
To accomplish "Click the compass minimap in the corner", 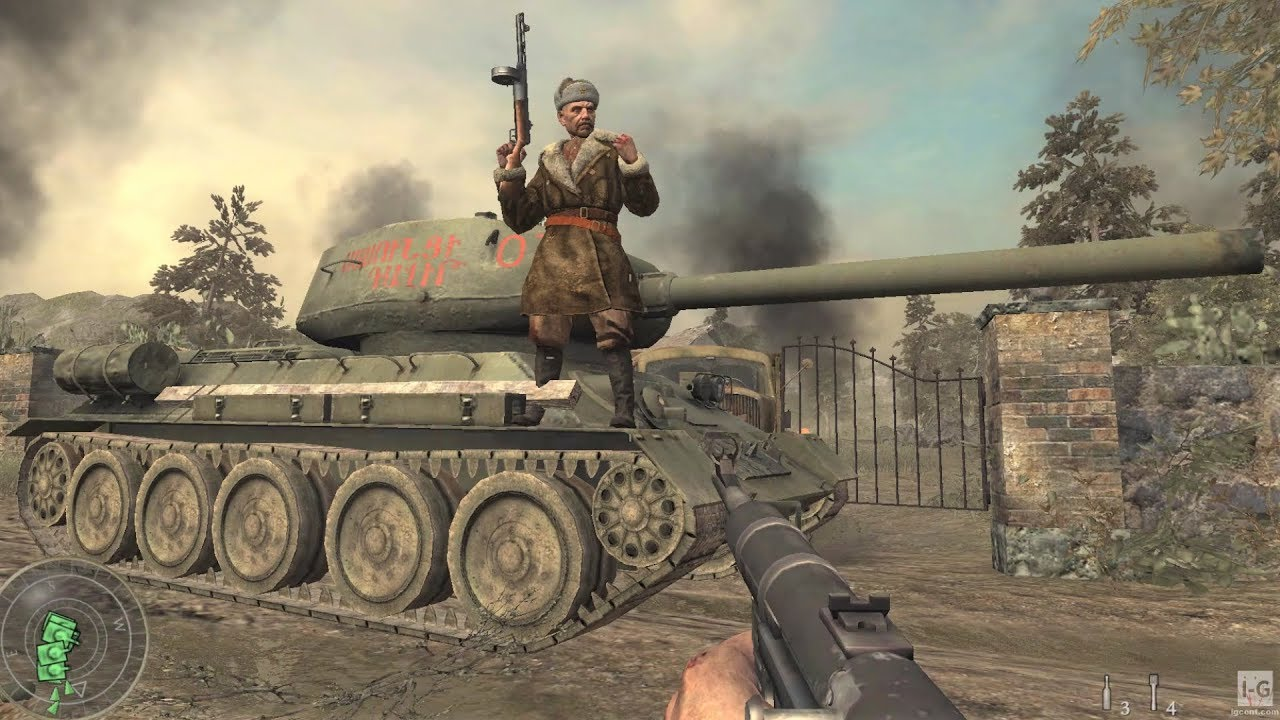I will tap(71, 644).
